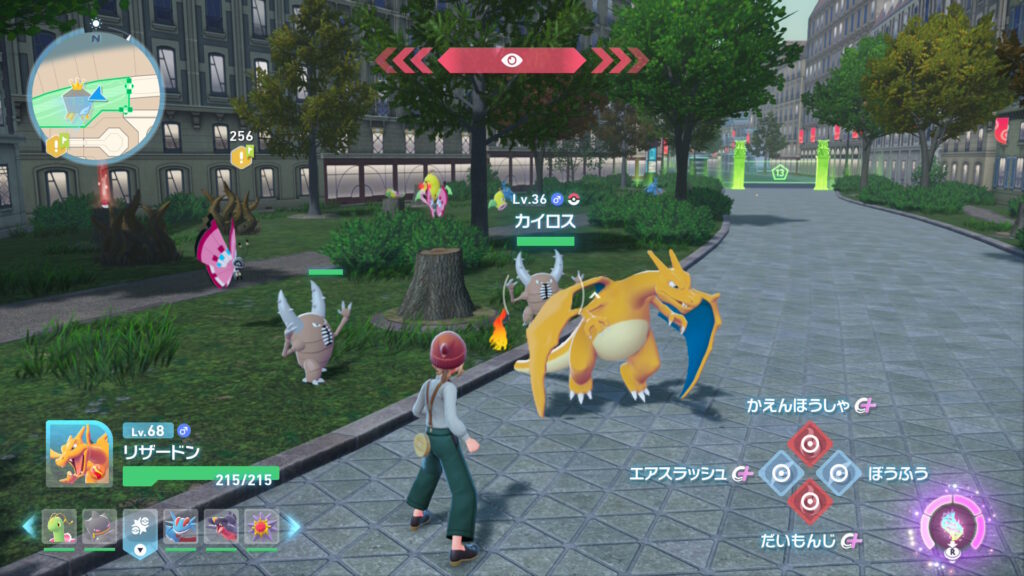Select the red eye lock-on banner
The height and width of the screenshot is (576, 1024).
click(511, 60)
